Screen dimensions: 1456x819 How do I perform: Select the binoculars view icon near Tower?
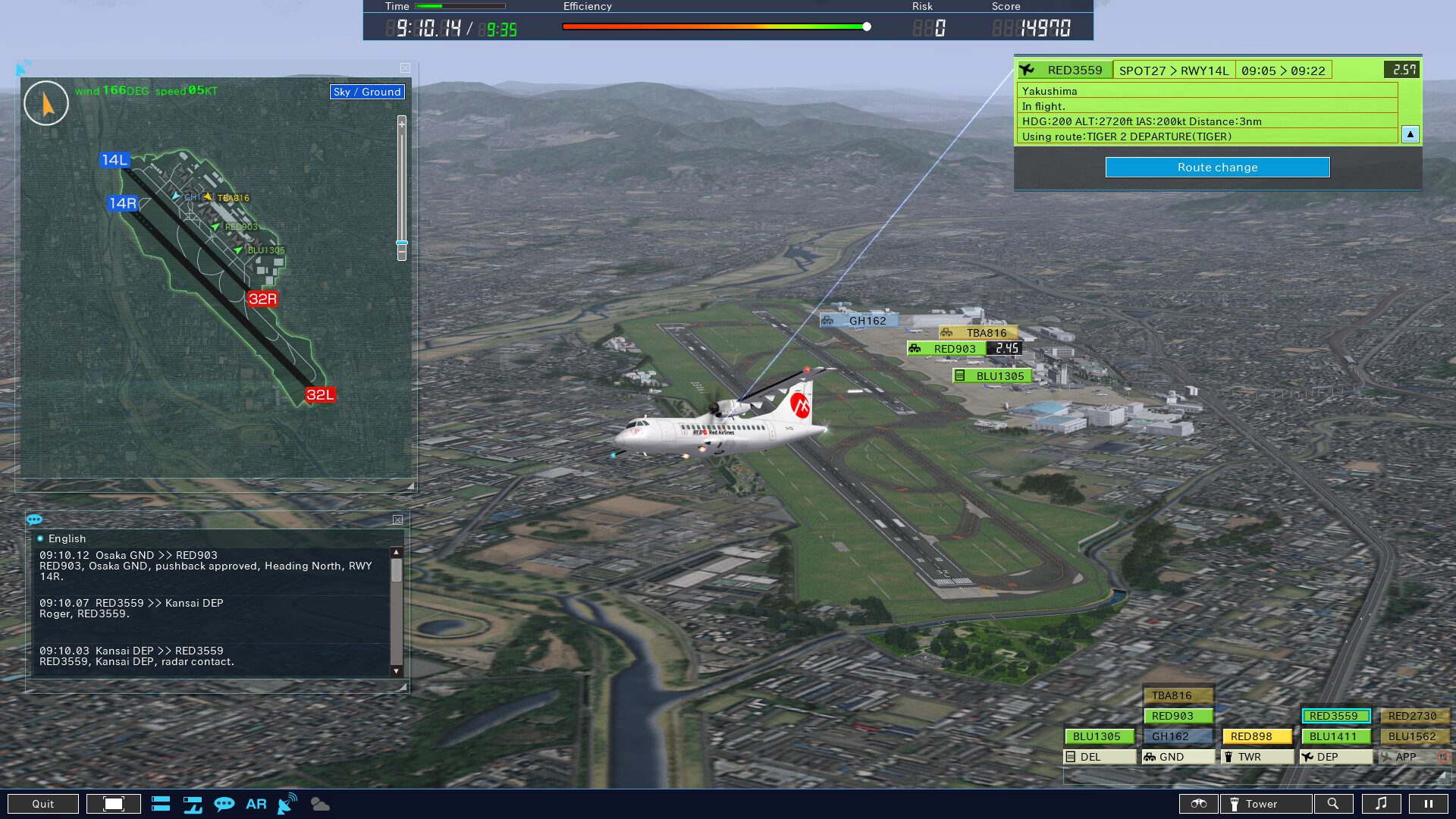(1200, 804)
